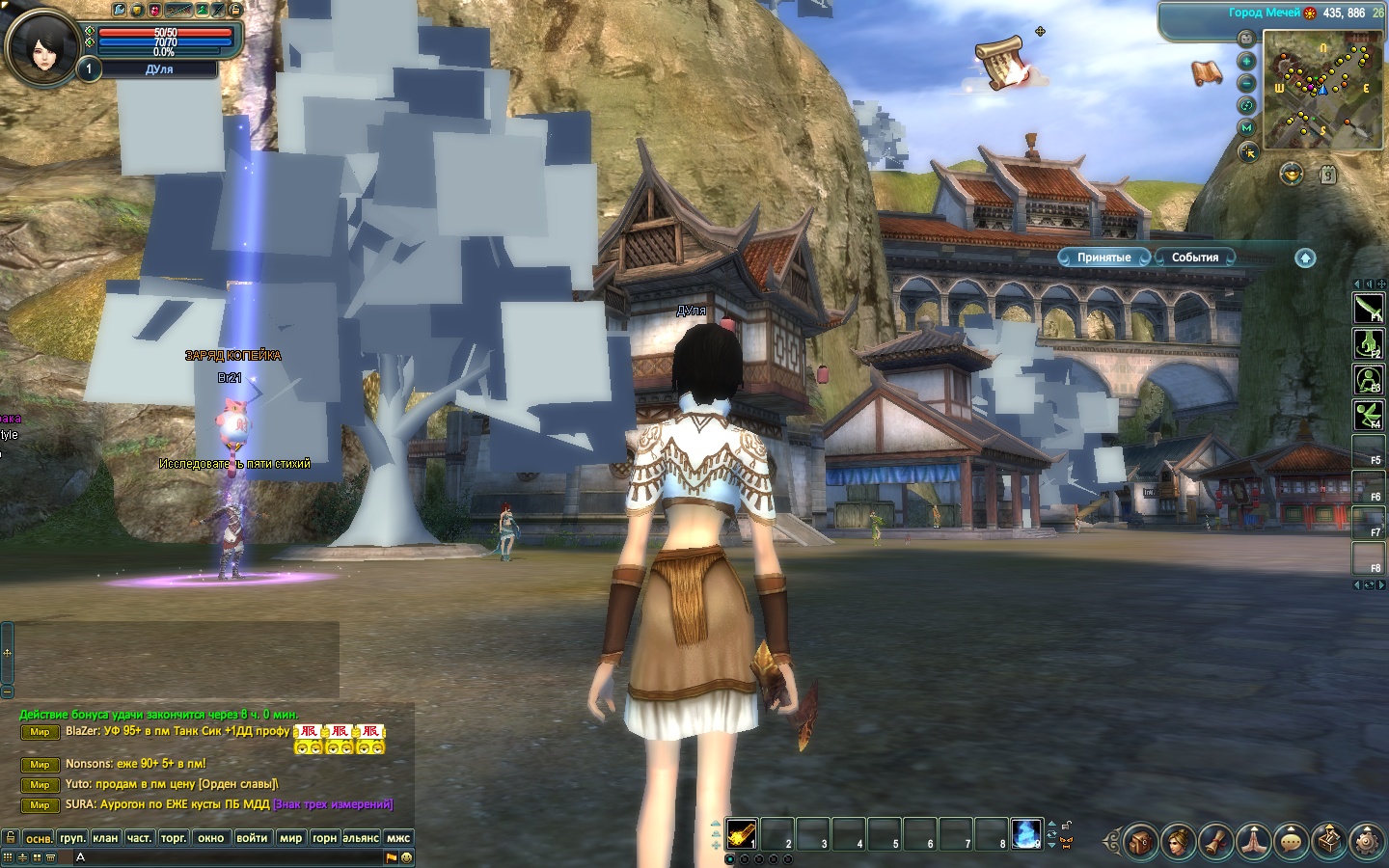This screenshot has width=1389, height=868.
Task: Click the minimap zoom-out minus button
Action: click(x=1246, y=83)
